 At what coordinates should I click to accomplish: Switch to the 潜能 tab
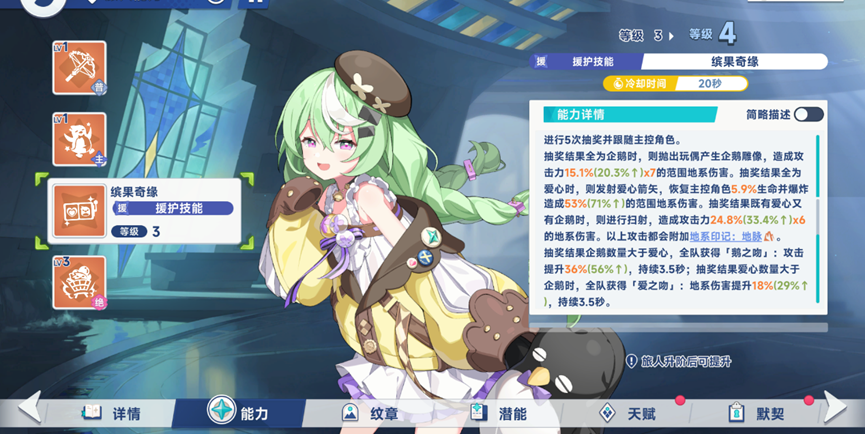tap(499, 412)
